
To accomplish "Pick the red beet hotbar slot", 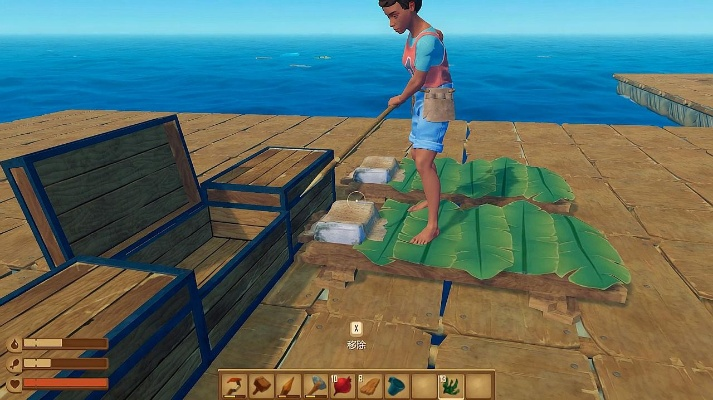I will [343, 386].
